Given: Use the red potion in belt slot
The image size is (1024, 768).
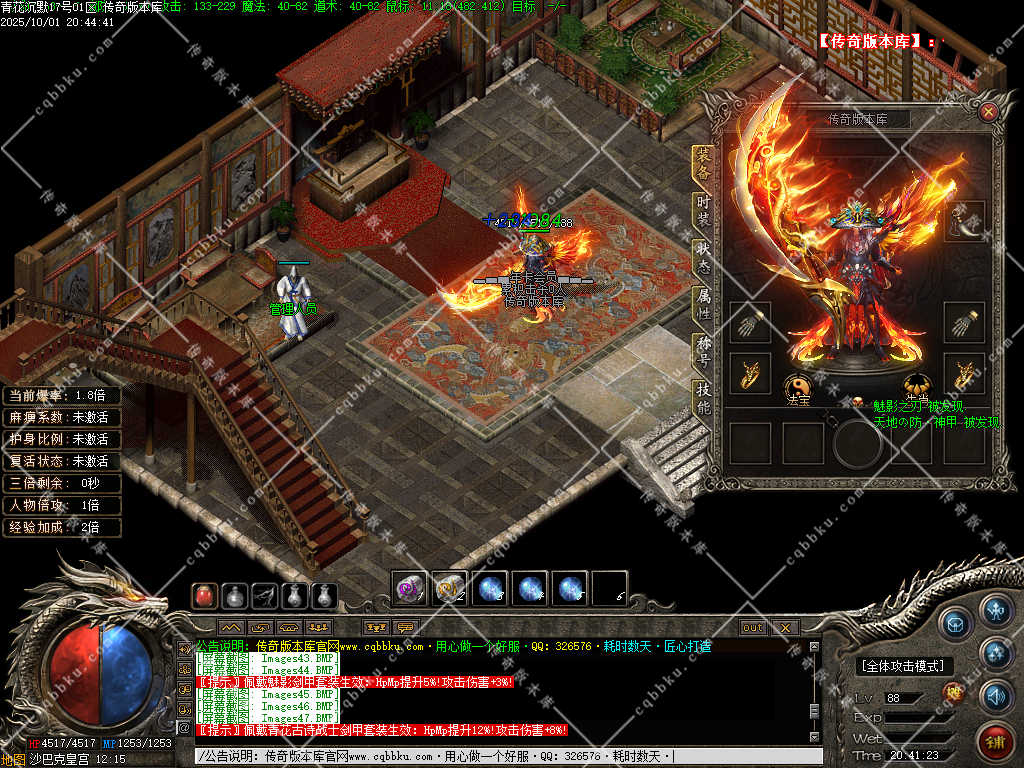Looking at the screenshot, I should (204, 596).
